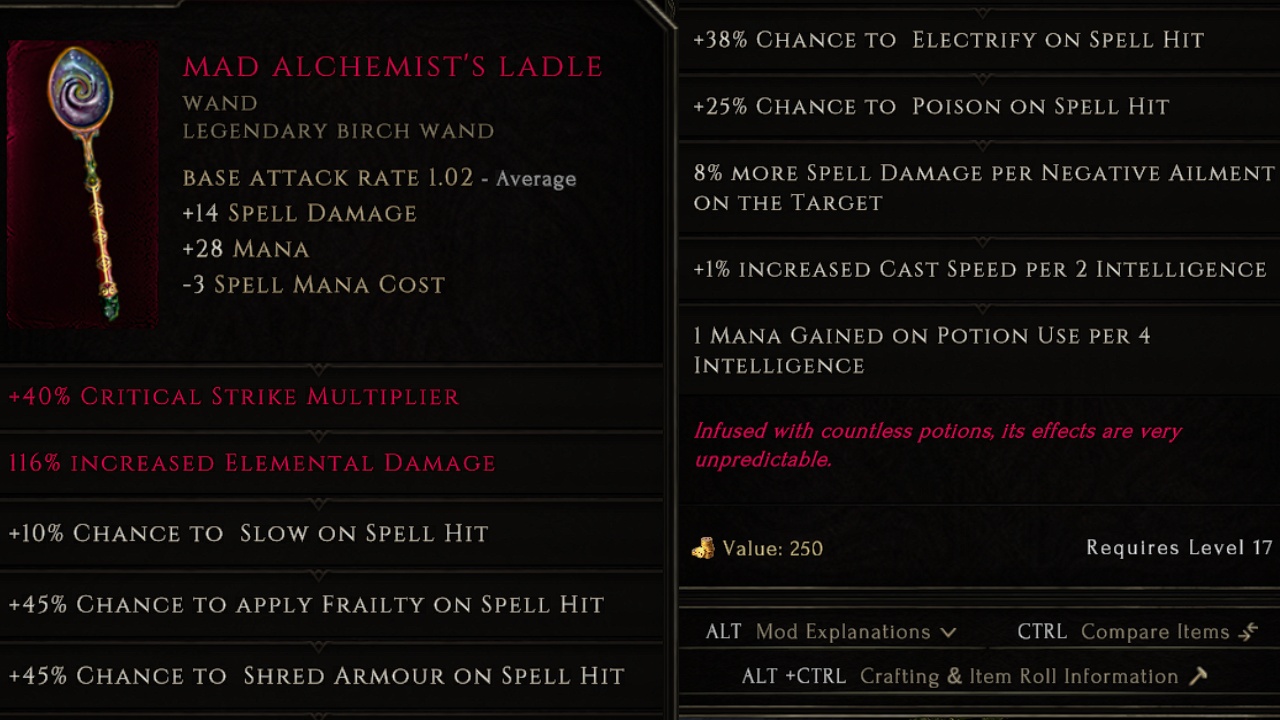The height and width of the screenshot is (720, 1280).
Task: Click the Base Attack Rate Average indicator
Action: click(536, 179)
